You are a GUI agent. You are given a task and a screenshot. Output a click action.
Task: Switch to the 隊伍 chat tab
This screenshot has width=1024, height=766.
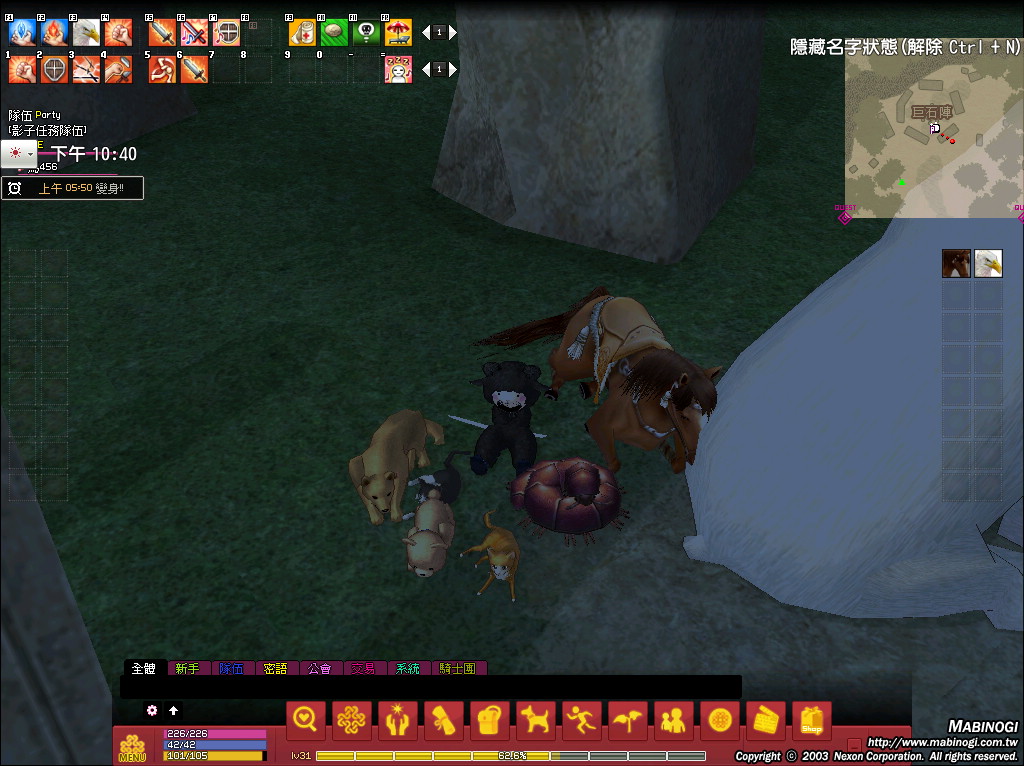click(x=231, y=668)
